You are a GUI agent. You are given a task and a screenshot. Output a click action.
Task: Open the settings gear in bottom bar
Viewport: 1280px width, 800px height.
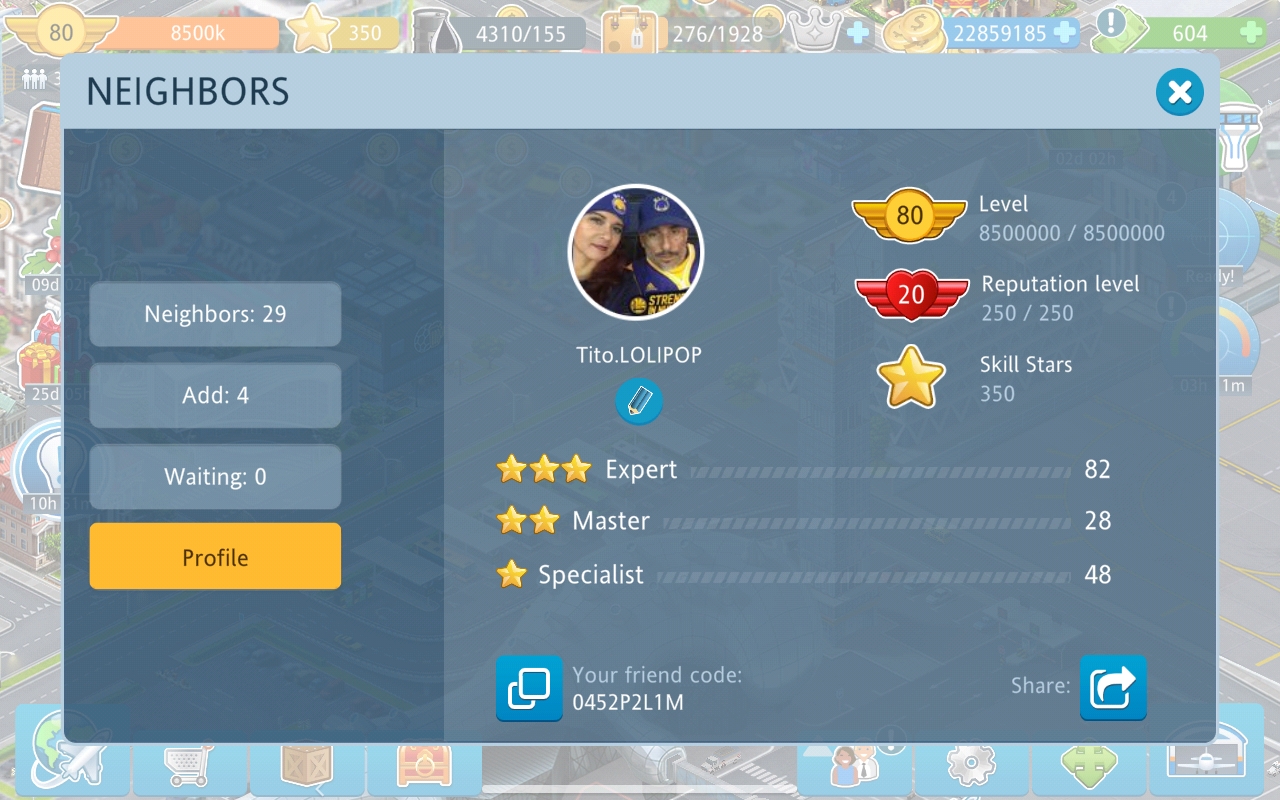tap(968, 767)
